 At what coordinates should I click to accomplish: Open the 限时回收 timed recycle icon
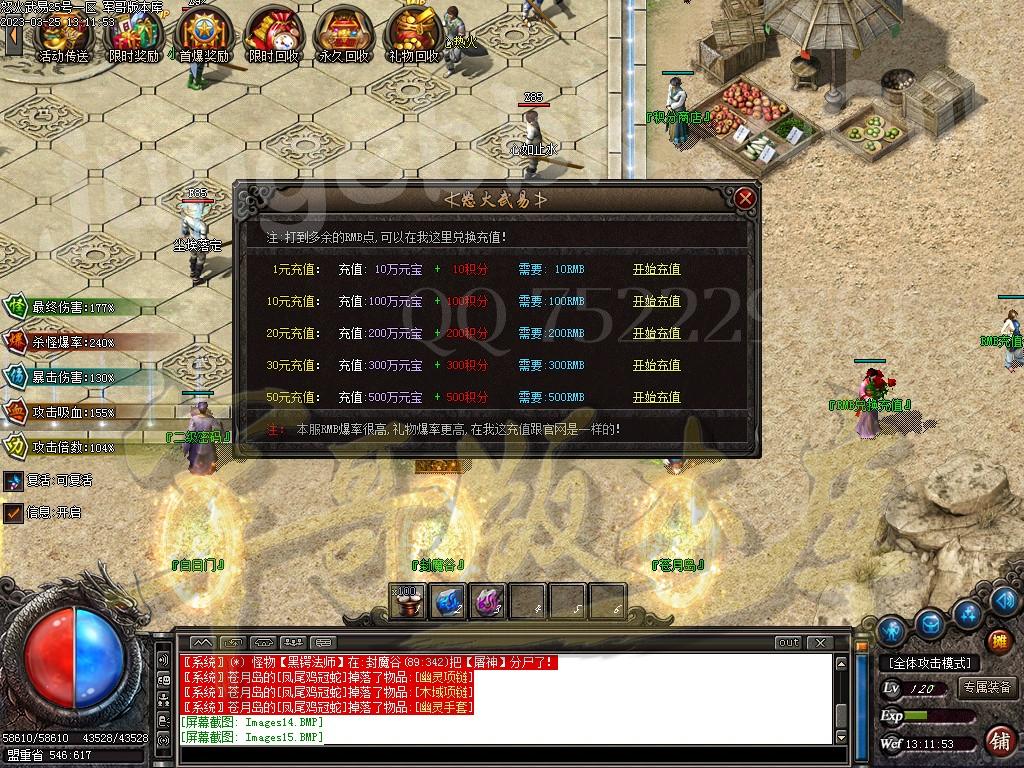point(273,34)
